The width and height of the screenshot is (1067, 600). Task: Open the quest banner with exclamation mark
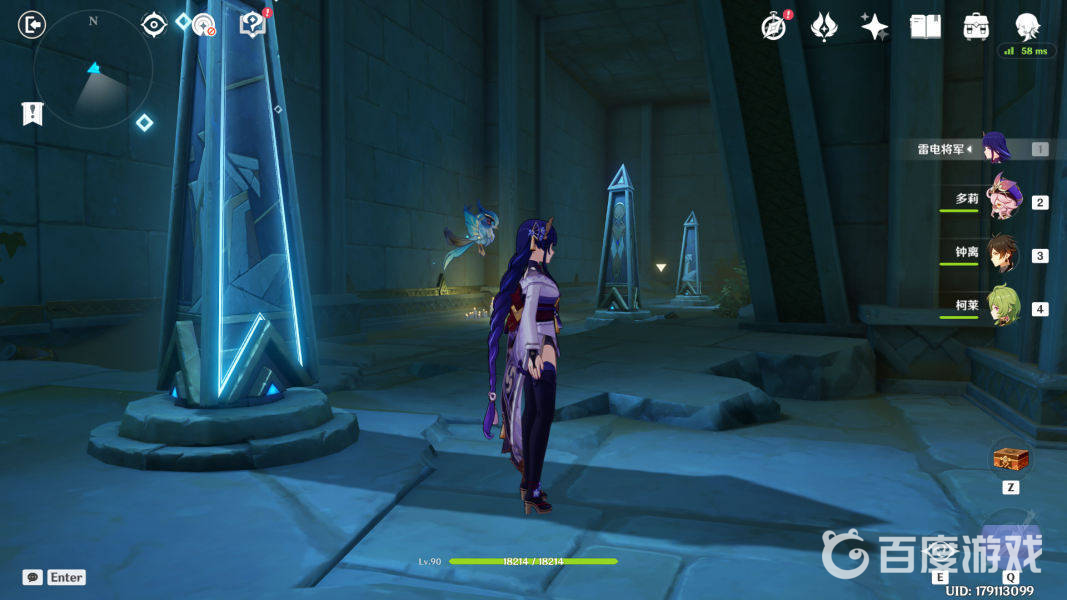(32, 113)
